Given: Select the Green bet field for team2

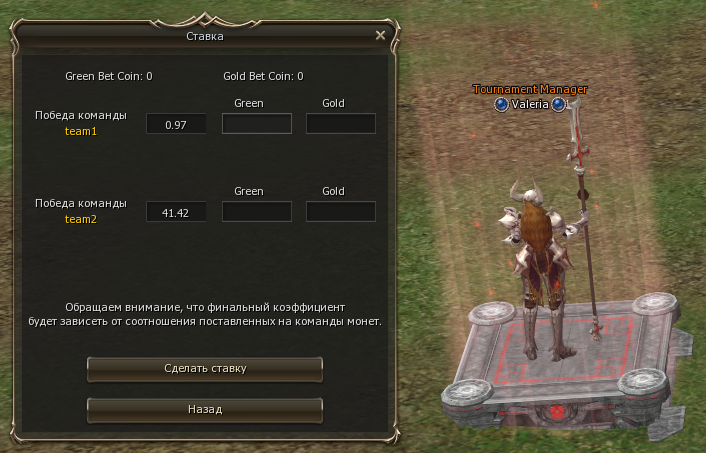Looking at the screenshot, I should [x=256, y=212].
